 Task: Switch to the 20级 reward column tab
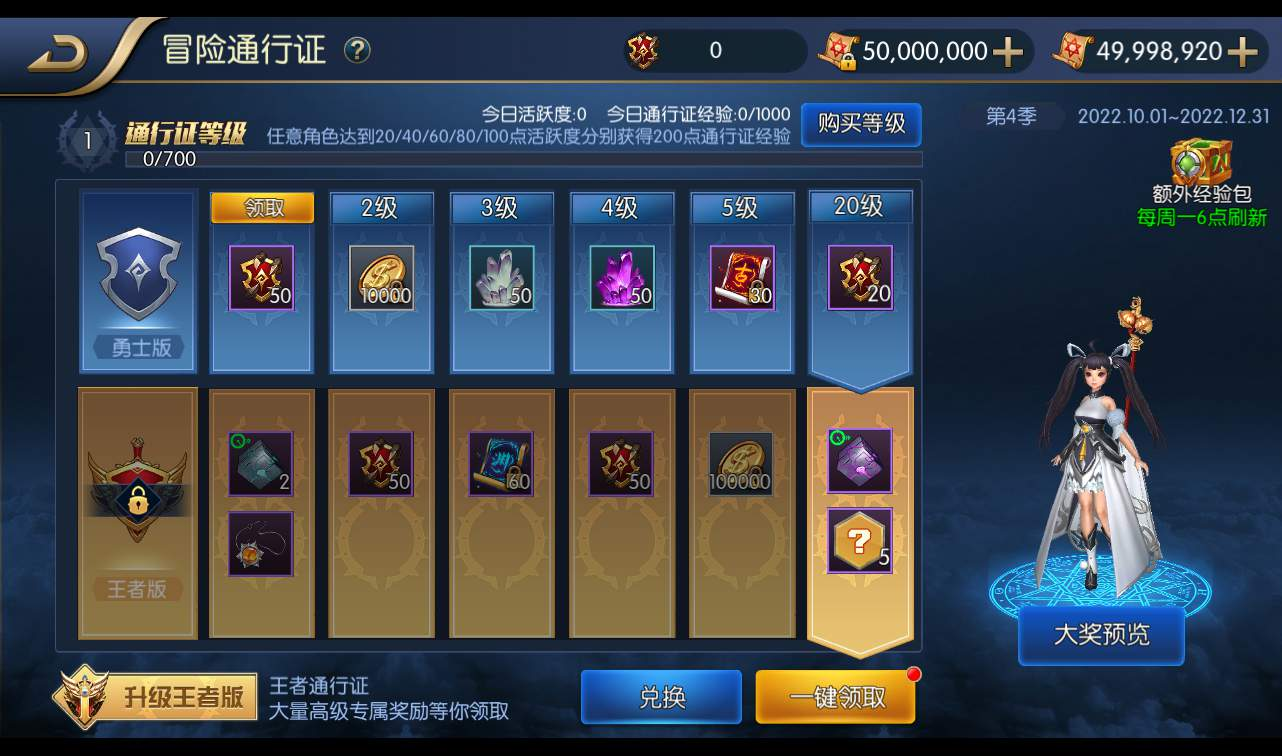(x=861, y=206)
